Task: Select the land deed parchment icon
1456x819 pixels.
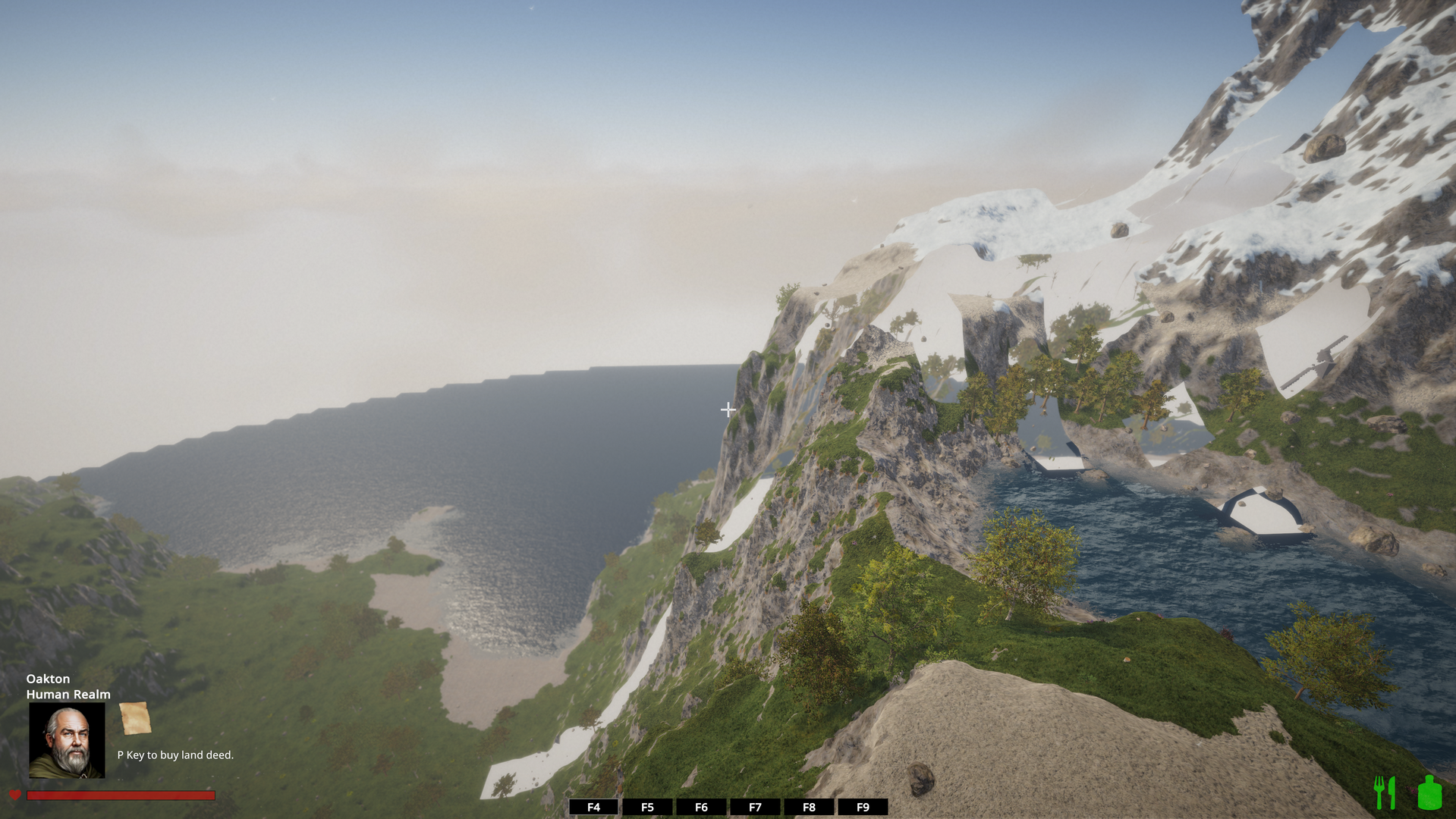Action: tap(135, 718)
